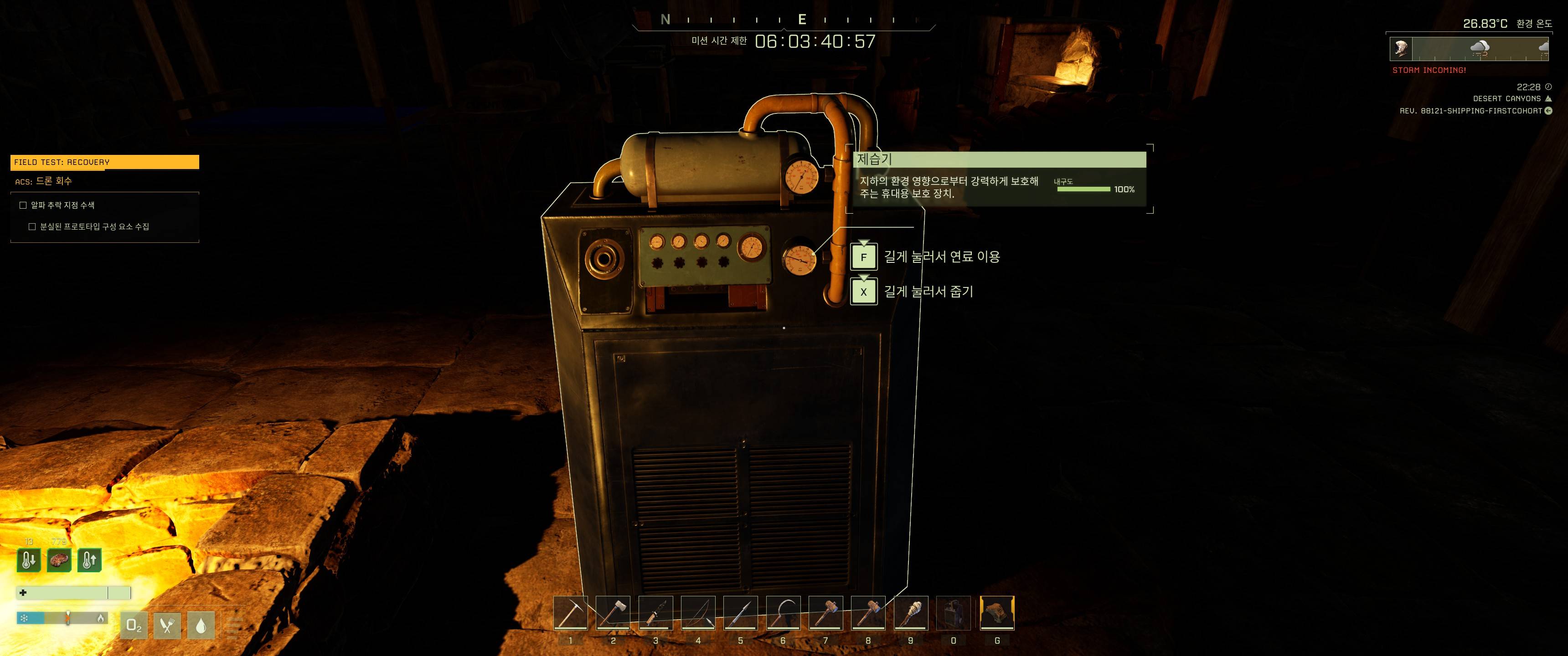Click the O2 oxygen status icon

(x=134, y=625)
